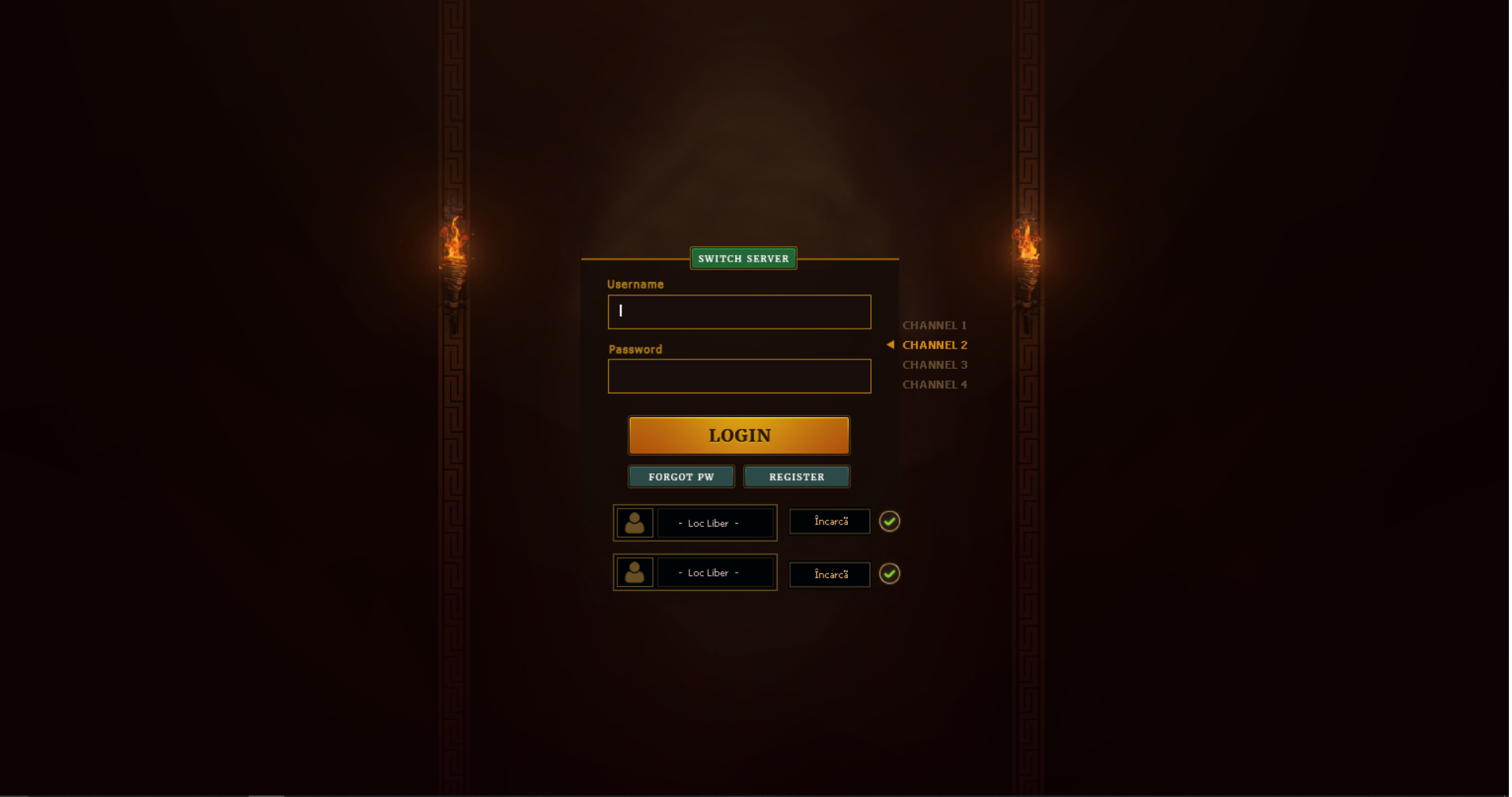Select CHANNEL 3 from the channel list
Viewport: 1512px width, 797px height.
[934, 364]
